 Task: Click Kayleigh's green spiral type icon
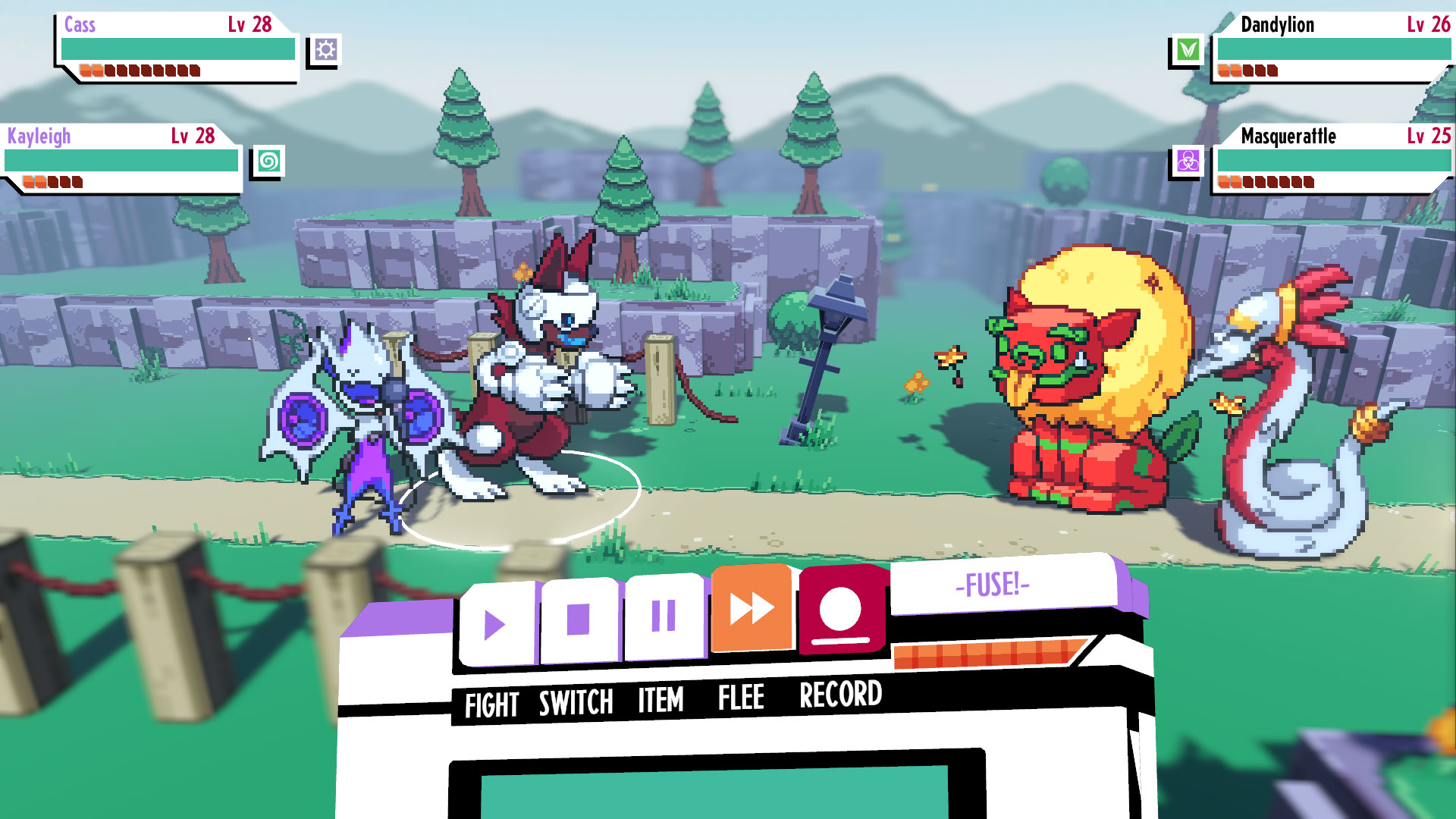coord(269,162)
